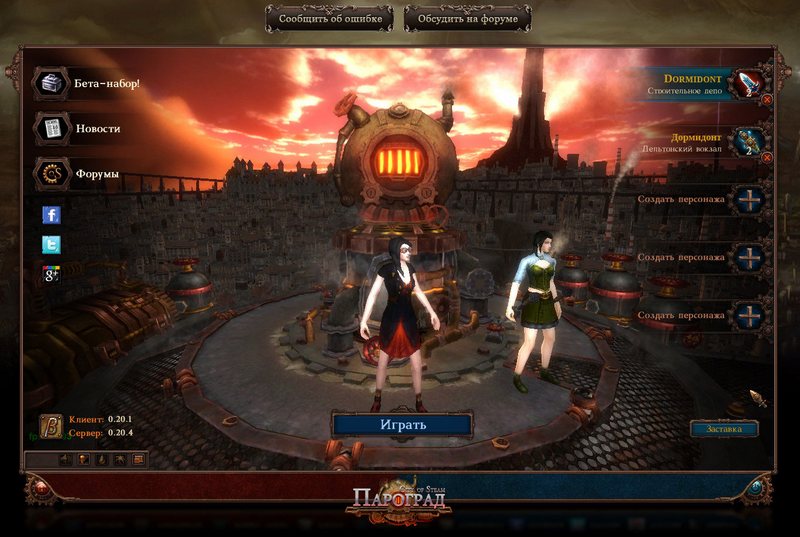
Task: Delete the Dormidont character with the red X
Action: point(767,100)
